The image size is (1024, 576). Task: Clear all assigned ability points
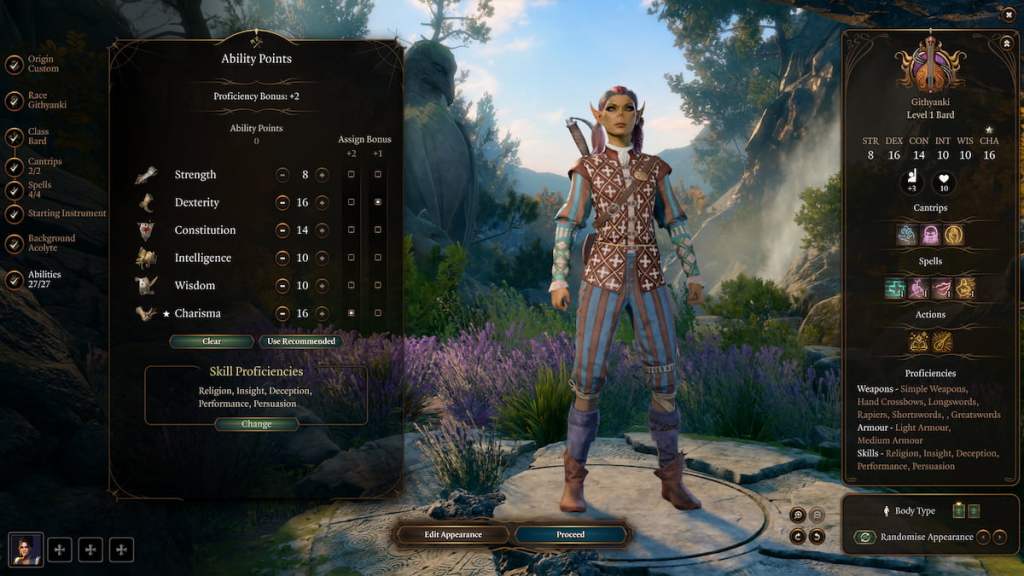coord(211,341)
